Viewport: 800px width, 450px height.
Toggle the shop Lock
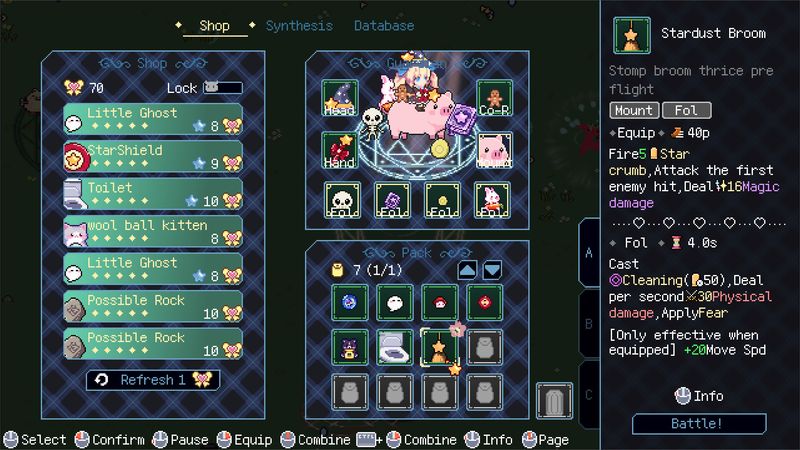click(x=222, y=88)
